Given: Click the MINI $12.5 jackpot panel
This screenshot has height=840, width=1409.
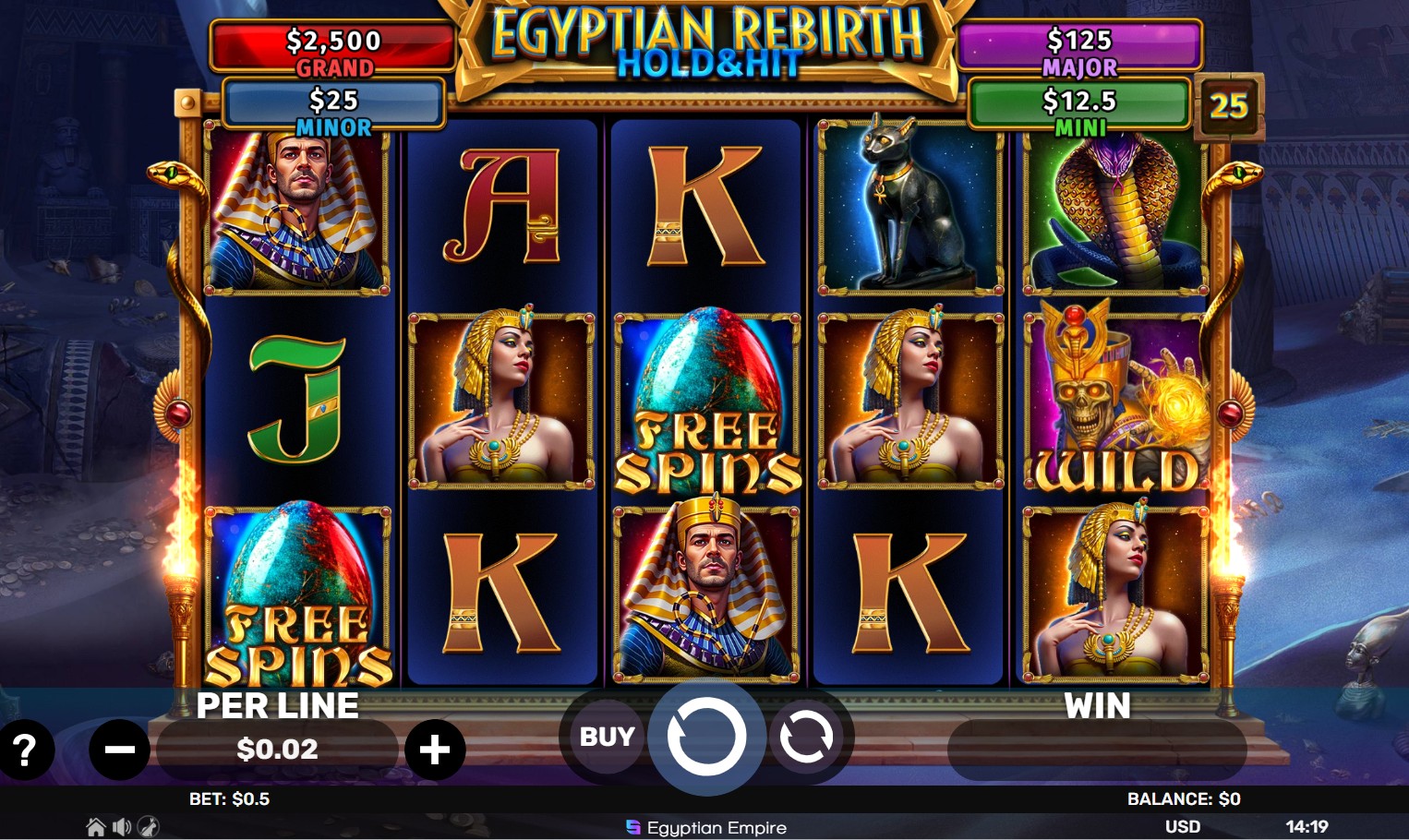Looking at the screenshot, I should (x=1078, y=103).
